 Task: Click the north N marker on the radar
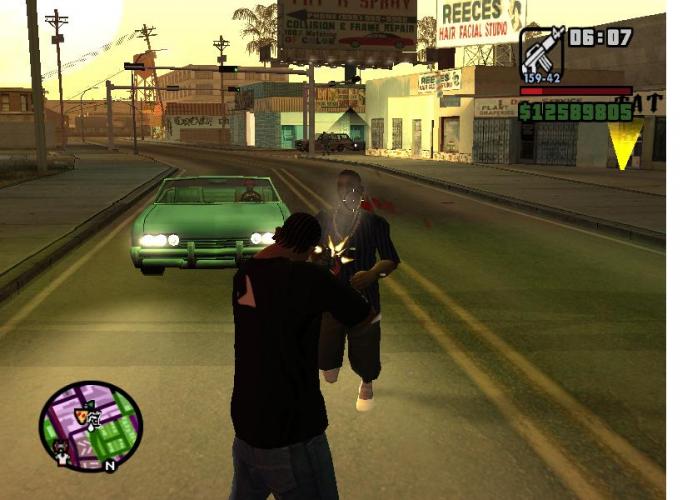pos(110,465)
